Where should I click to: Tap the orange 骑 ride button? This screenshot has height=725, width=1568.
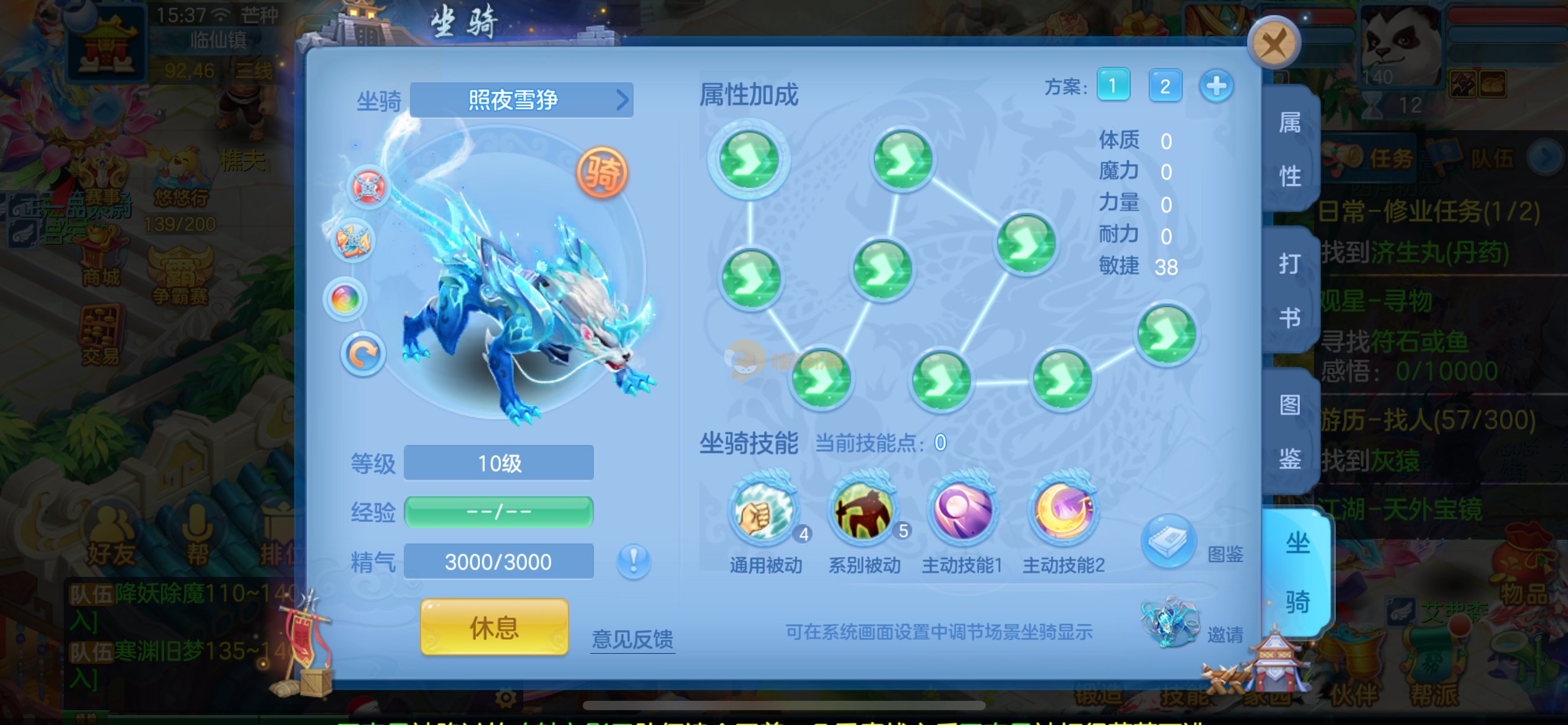[x=601, y=173]
